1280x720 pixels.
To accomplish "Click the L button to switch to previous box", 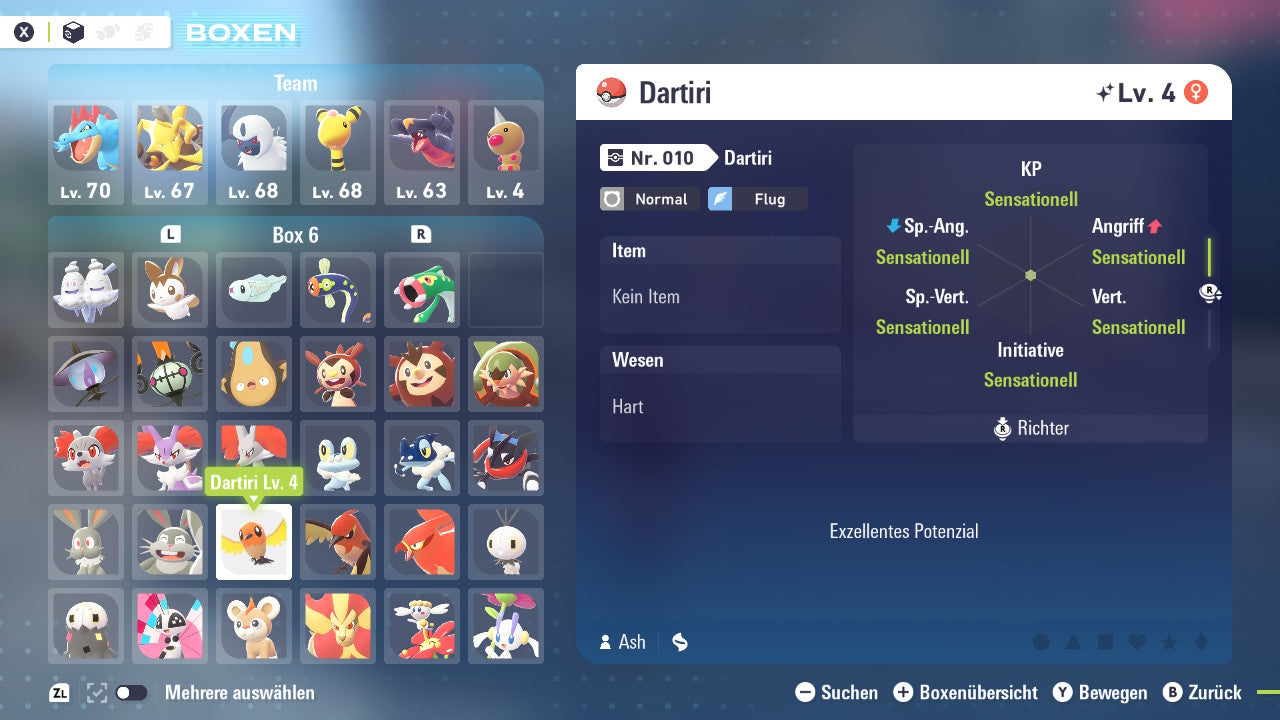I will coord(170,234).
